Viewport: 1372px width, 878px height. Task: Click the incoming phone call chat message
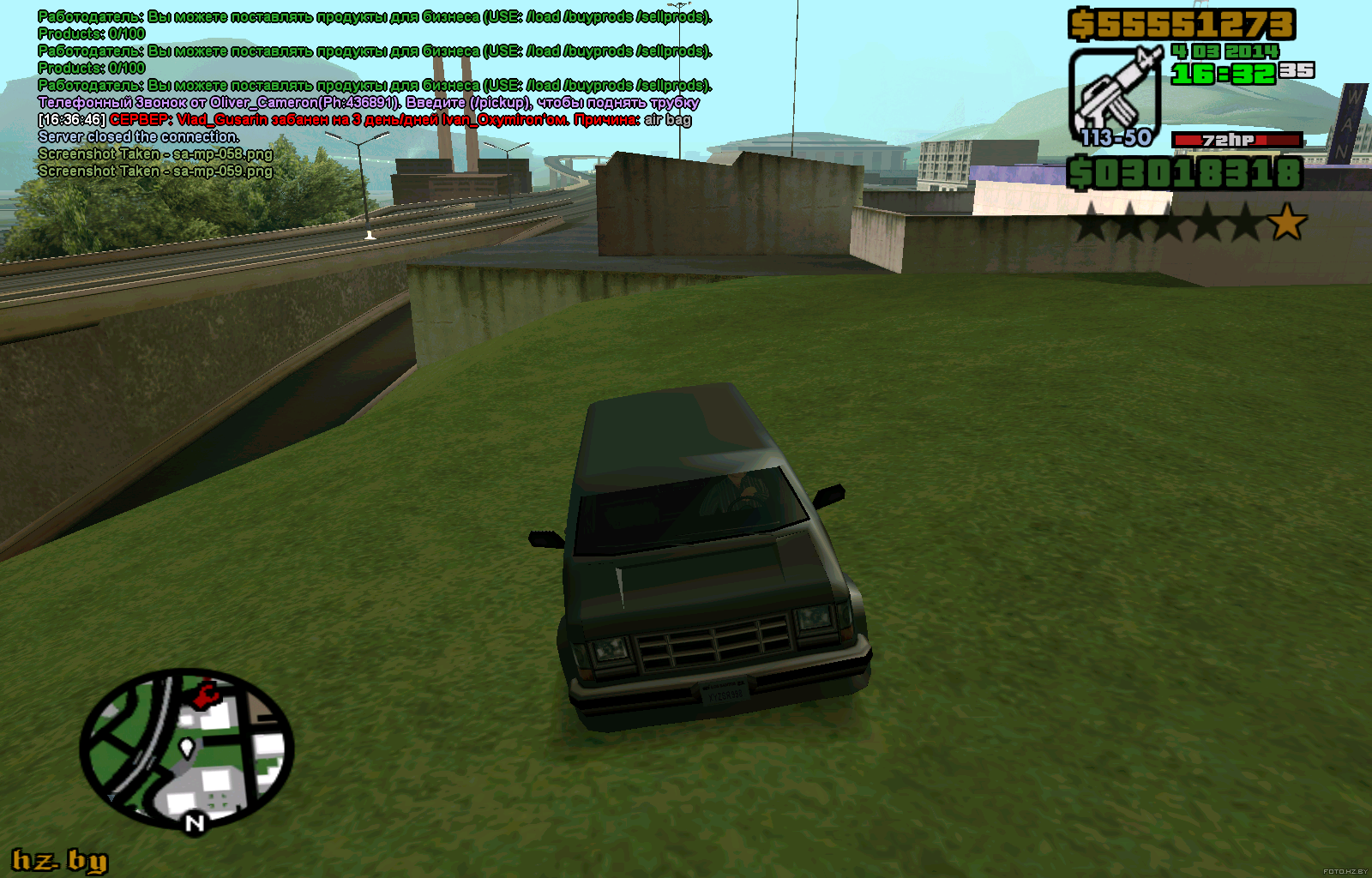pos(369,103)
